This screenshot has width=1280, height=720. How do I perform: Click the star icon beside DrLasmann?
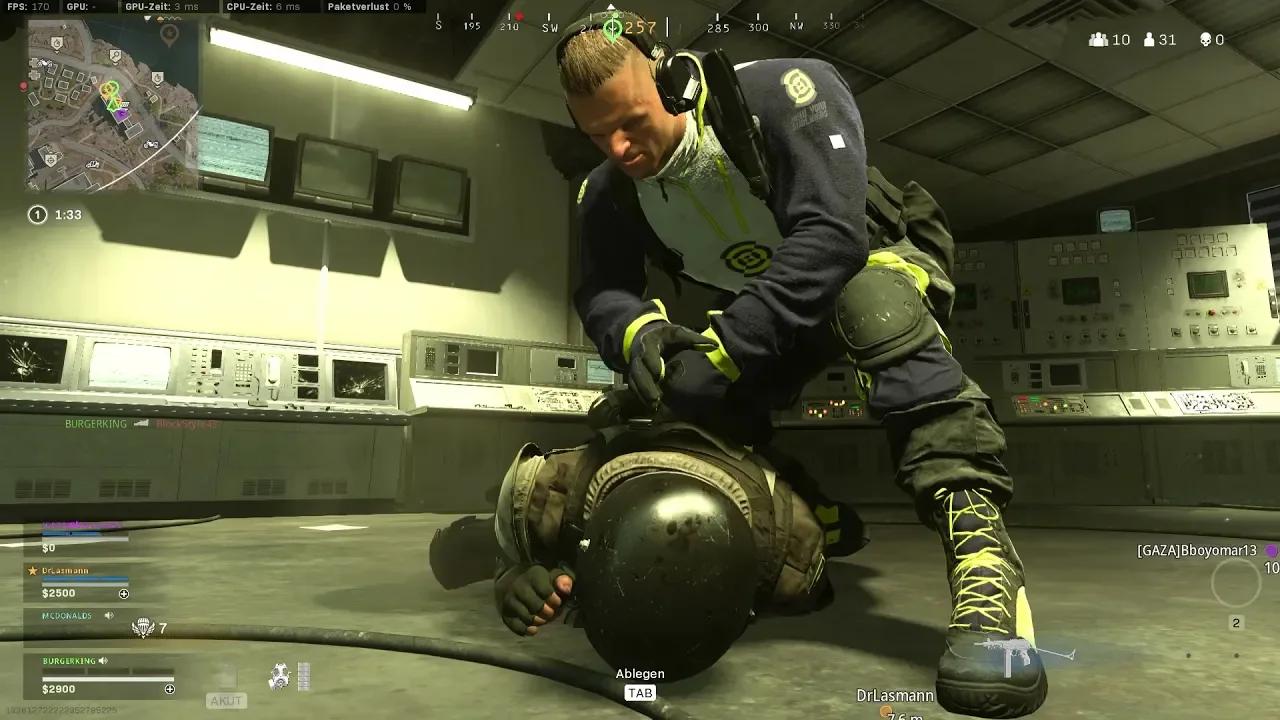[31, 570]
